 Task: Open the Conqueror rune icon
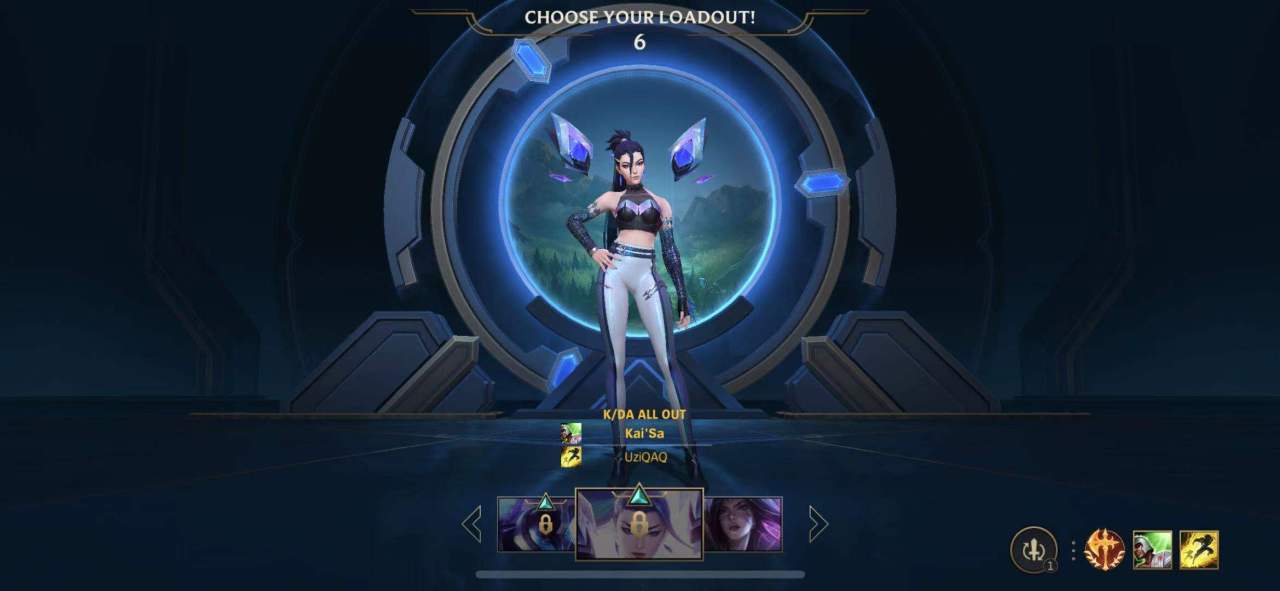point(1105,550)
